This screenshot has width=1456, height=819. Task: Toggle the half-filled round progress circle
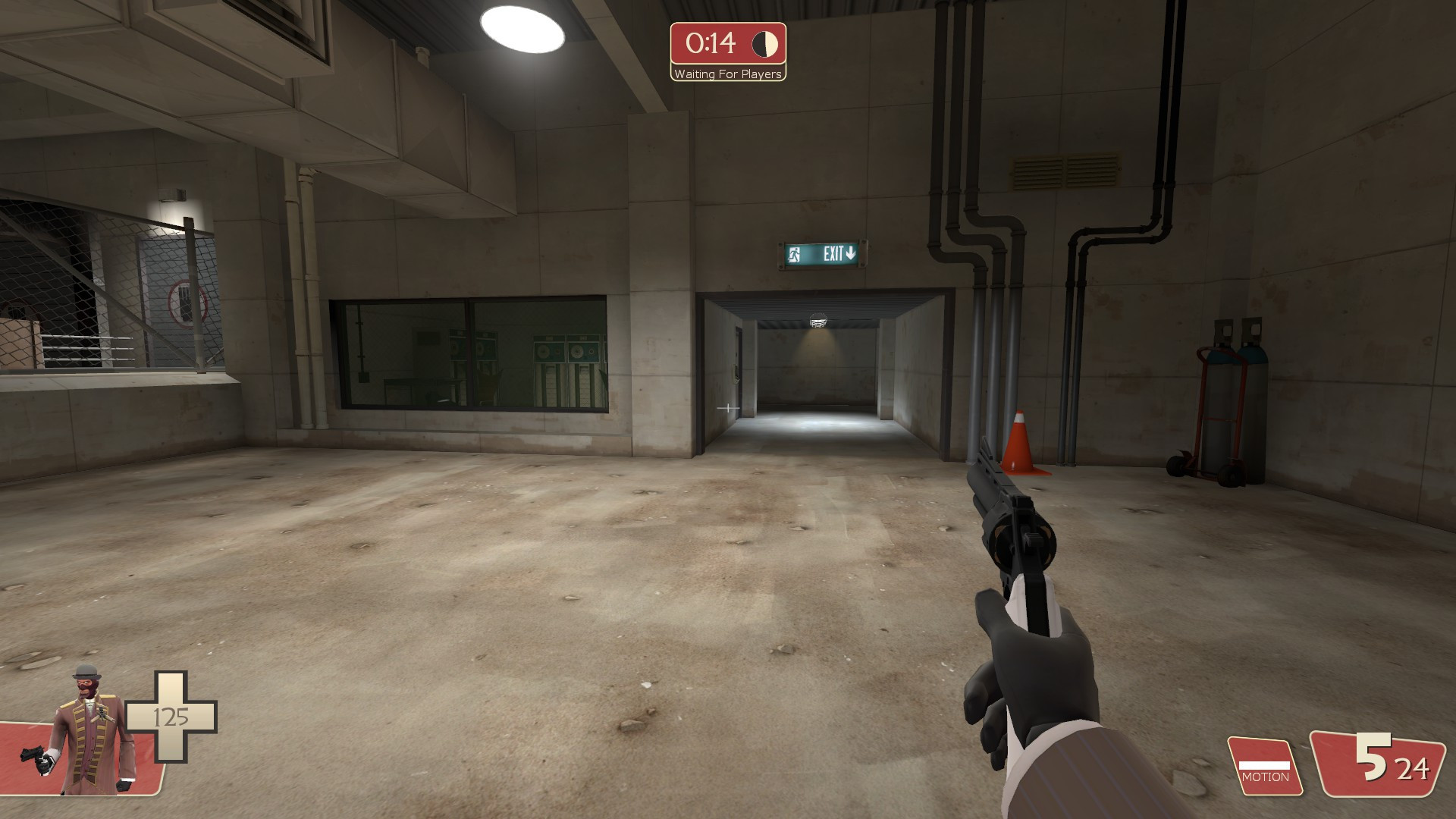point(764,44)
